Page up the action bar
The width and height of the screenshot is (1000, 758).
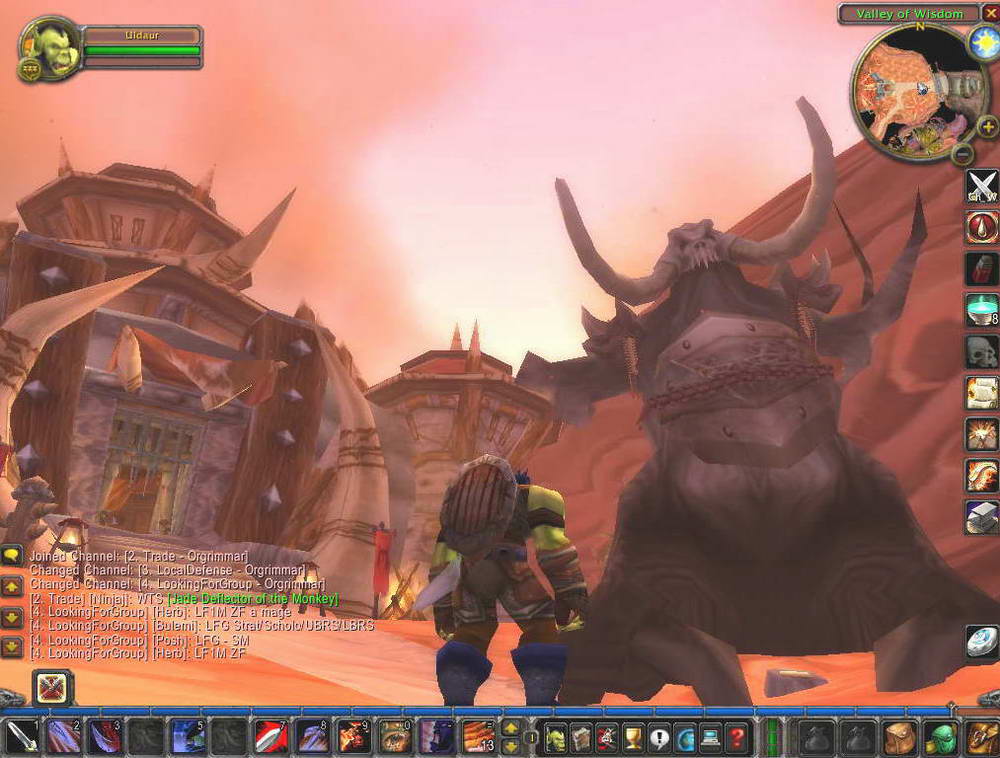[x=510, y=728]
